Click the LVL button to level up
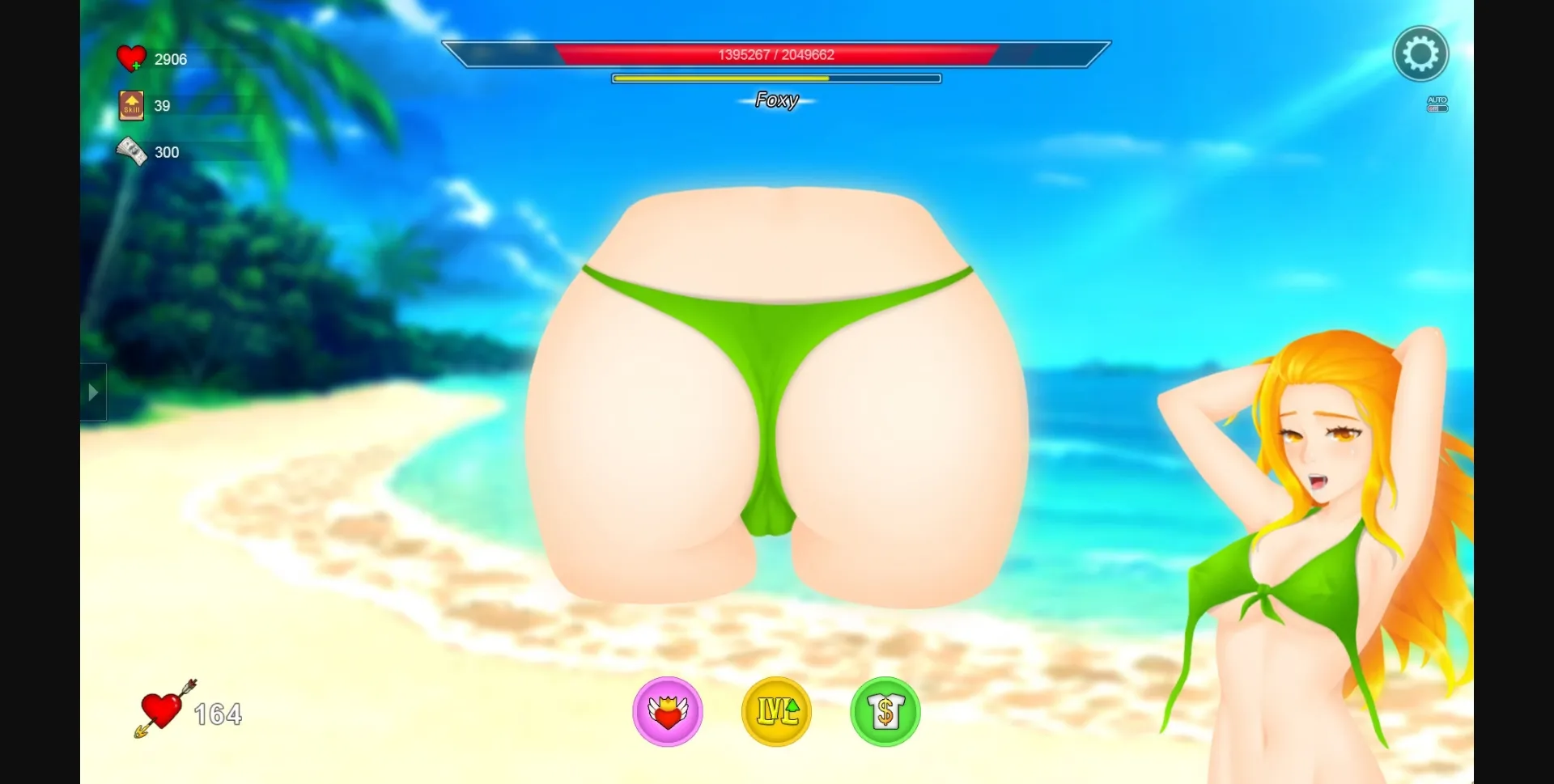The image size is (1554, 784). coord(776,712)
